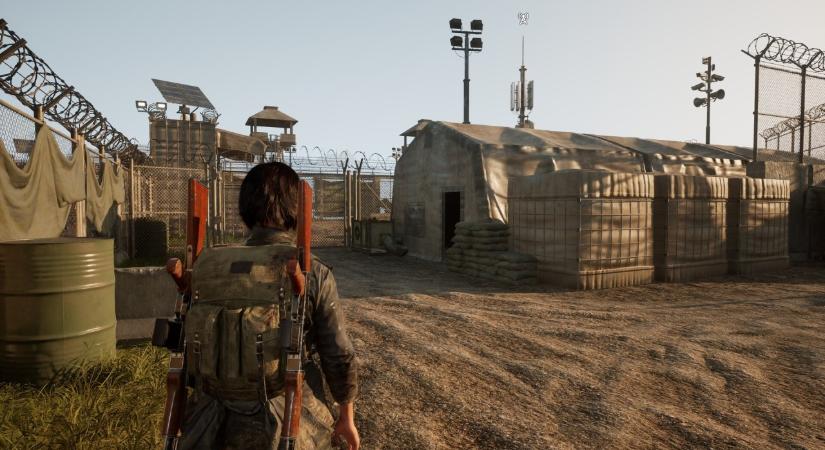825x450 pixels.
Task: Select the radio tower objective marker icon
Action: [x=522, y=18]
